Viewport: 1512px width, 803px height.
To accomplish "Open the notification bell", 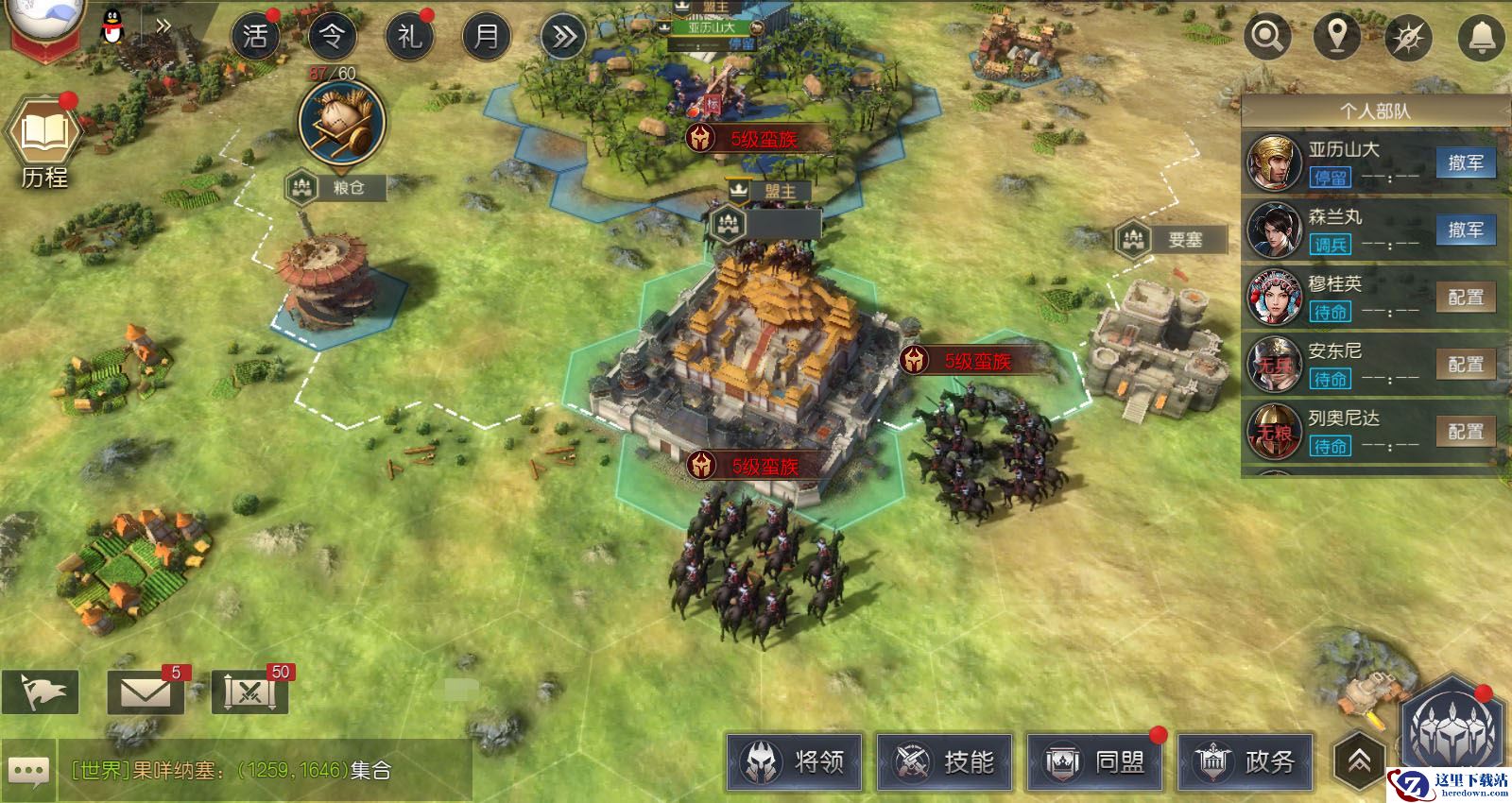I will [1481, 37].
